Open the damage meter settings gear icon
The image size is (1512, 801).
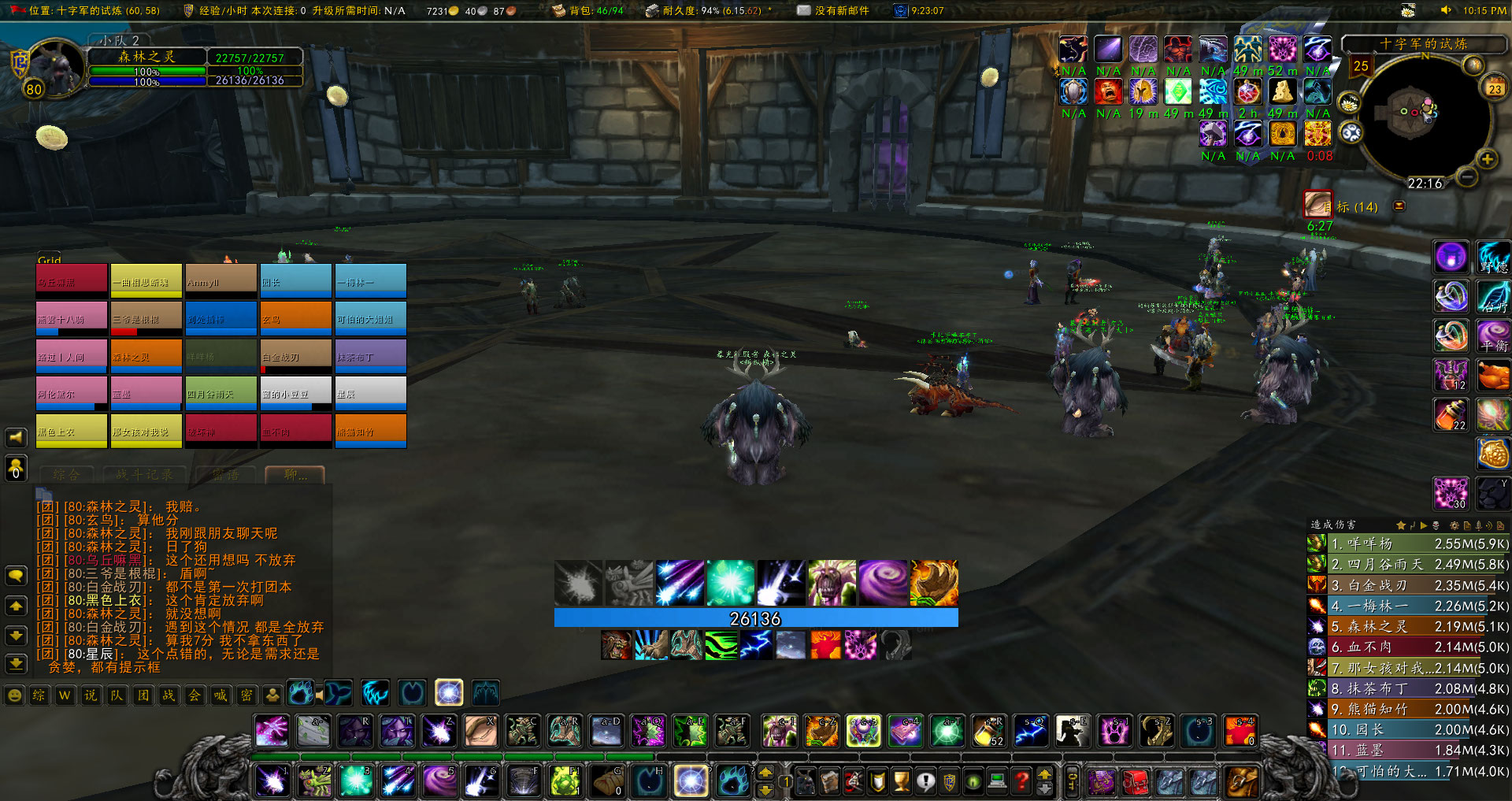(1455, 526)
